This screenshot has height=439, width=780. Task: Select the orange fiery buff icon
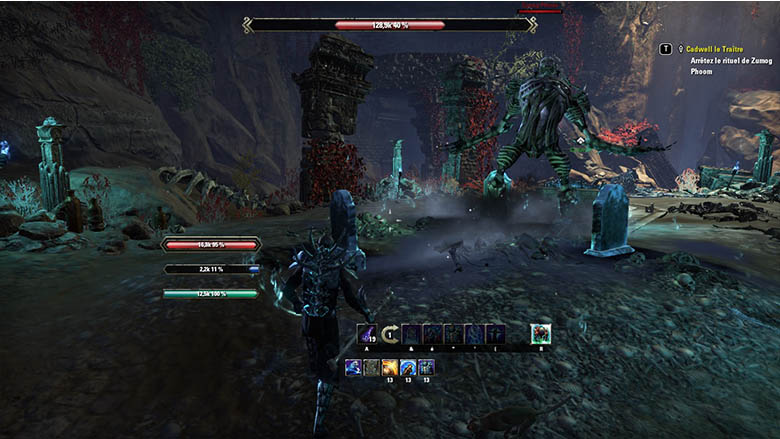(389, 367)
